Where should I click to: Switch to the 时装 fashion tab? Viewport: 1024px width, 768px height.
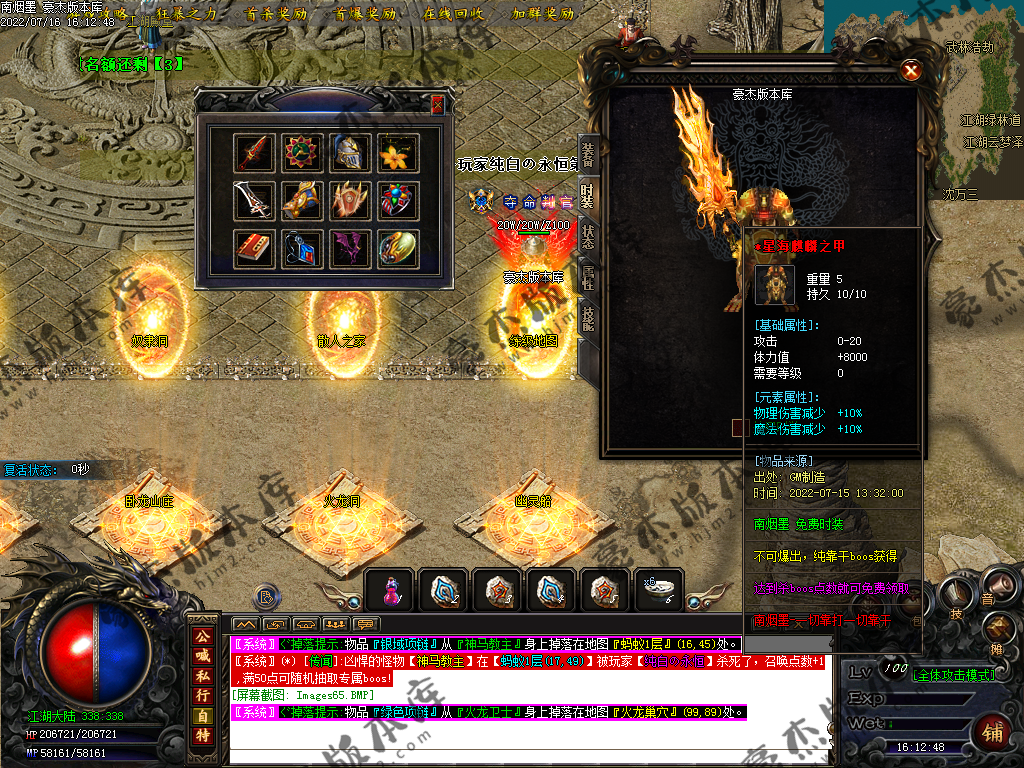point(588,196)
